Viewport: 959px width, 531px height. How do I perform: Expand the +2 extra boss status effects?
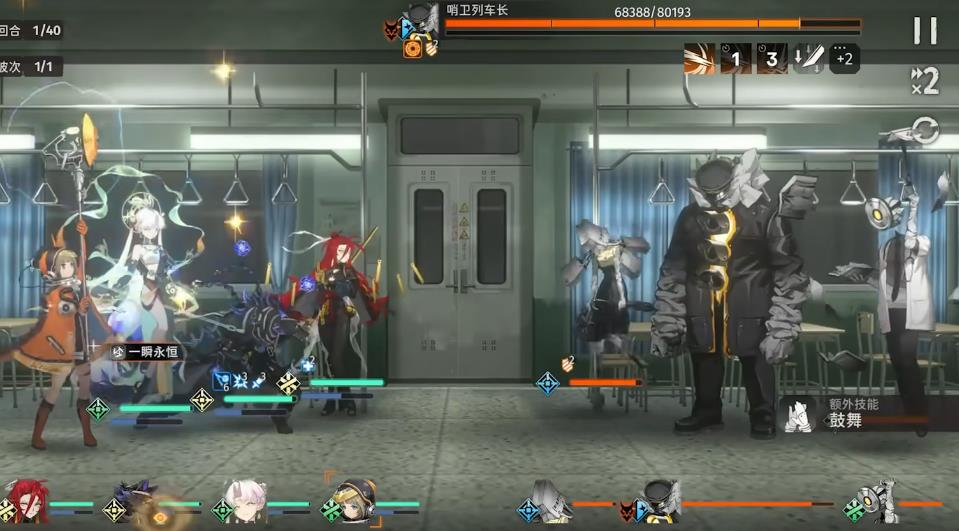pos(844,59)
